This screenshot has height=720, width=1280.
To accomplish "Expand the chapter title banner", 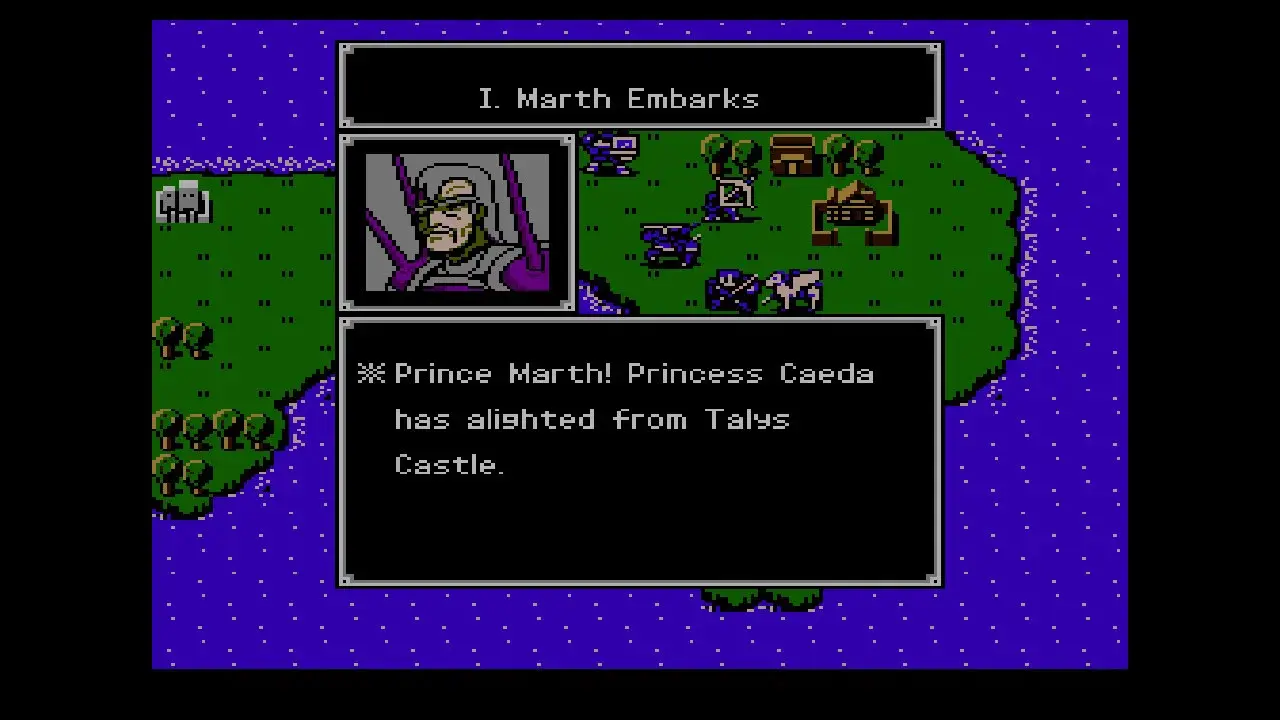I will tap(639, 85).
